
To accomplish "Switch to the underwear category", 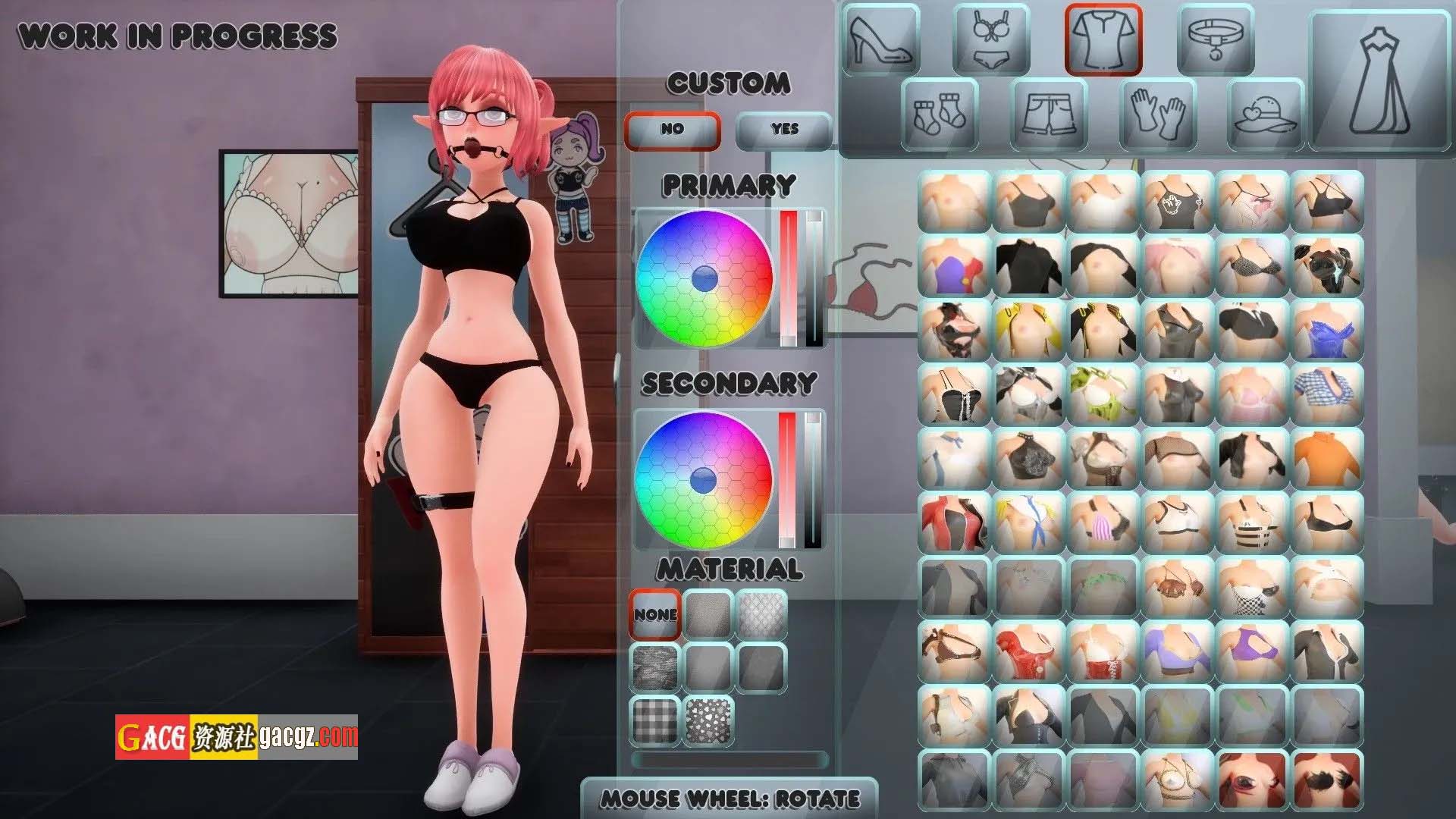I will 991,39.
